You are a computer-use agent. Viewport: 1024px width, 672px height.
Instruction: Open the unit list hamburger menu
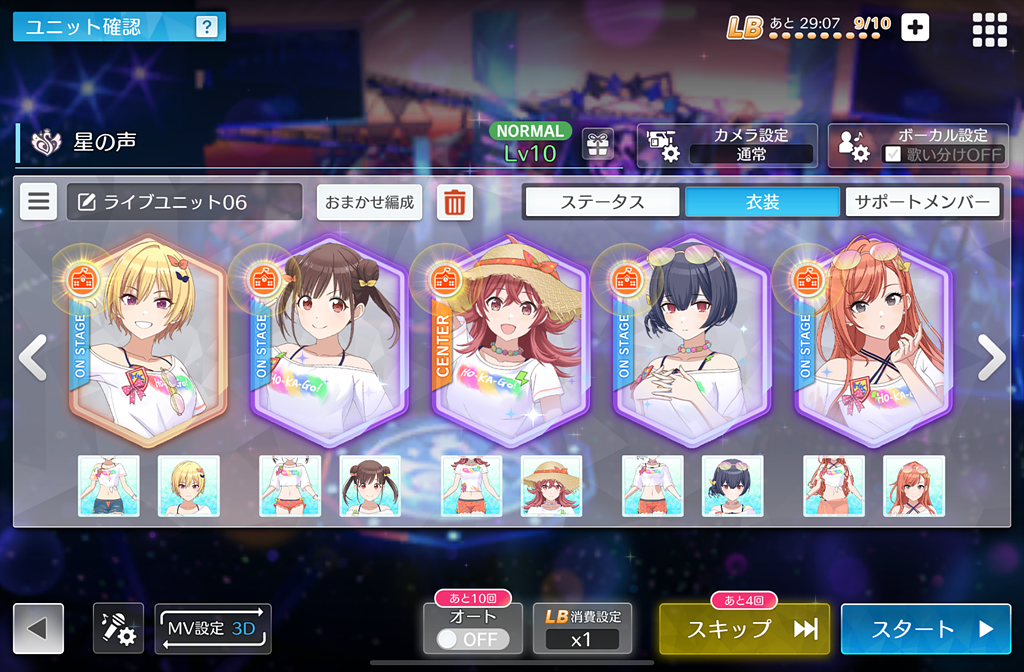pyautogui.click(x=39, y=202)
